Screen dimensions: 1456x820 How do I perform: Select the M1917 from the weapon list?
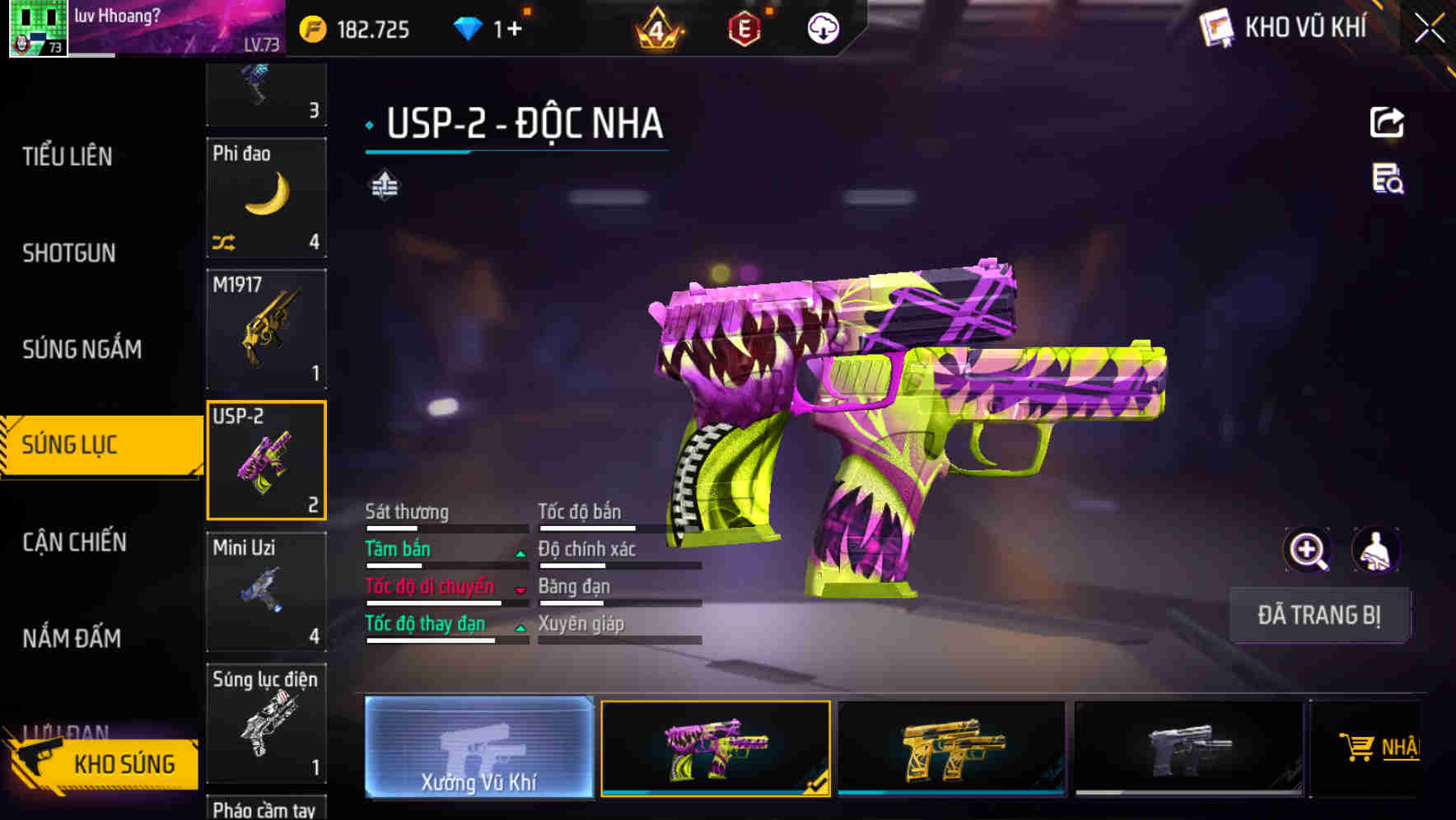[265, 329]
